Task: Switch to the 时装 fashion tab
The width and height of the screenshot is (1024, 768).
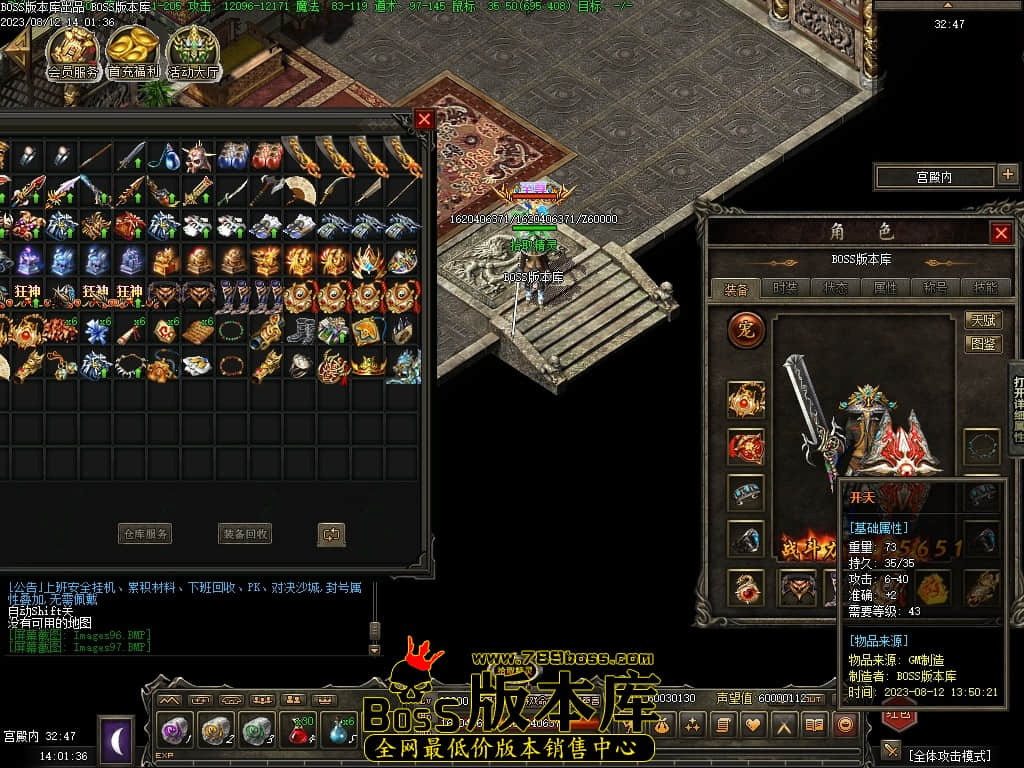Action: [786, 288]
